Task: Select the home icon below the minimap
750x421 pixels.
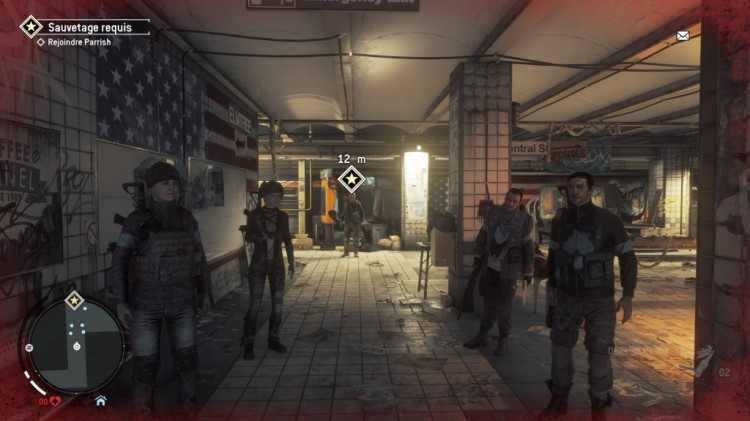Action: [x=100, y=400]
